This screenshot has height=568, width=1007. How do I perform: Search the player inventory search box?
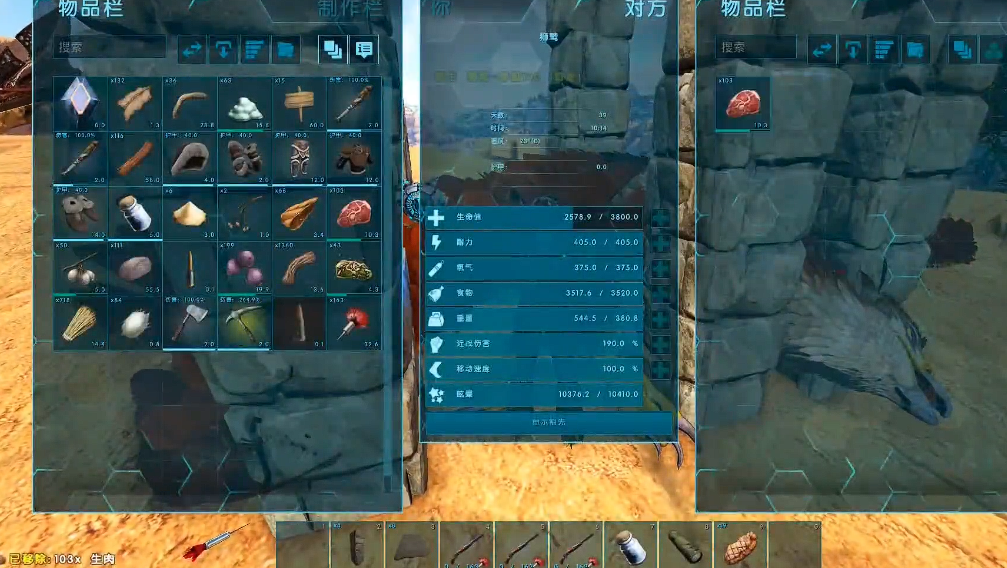click(x=110, y=47)
